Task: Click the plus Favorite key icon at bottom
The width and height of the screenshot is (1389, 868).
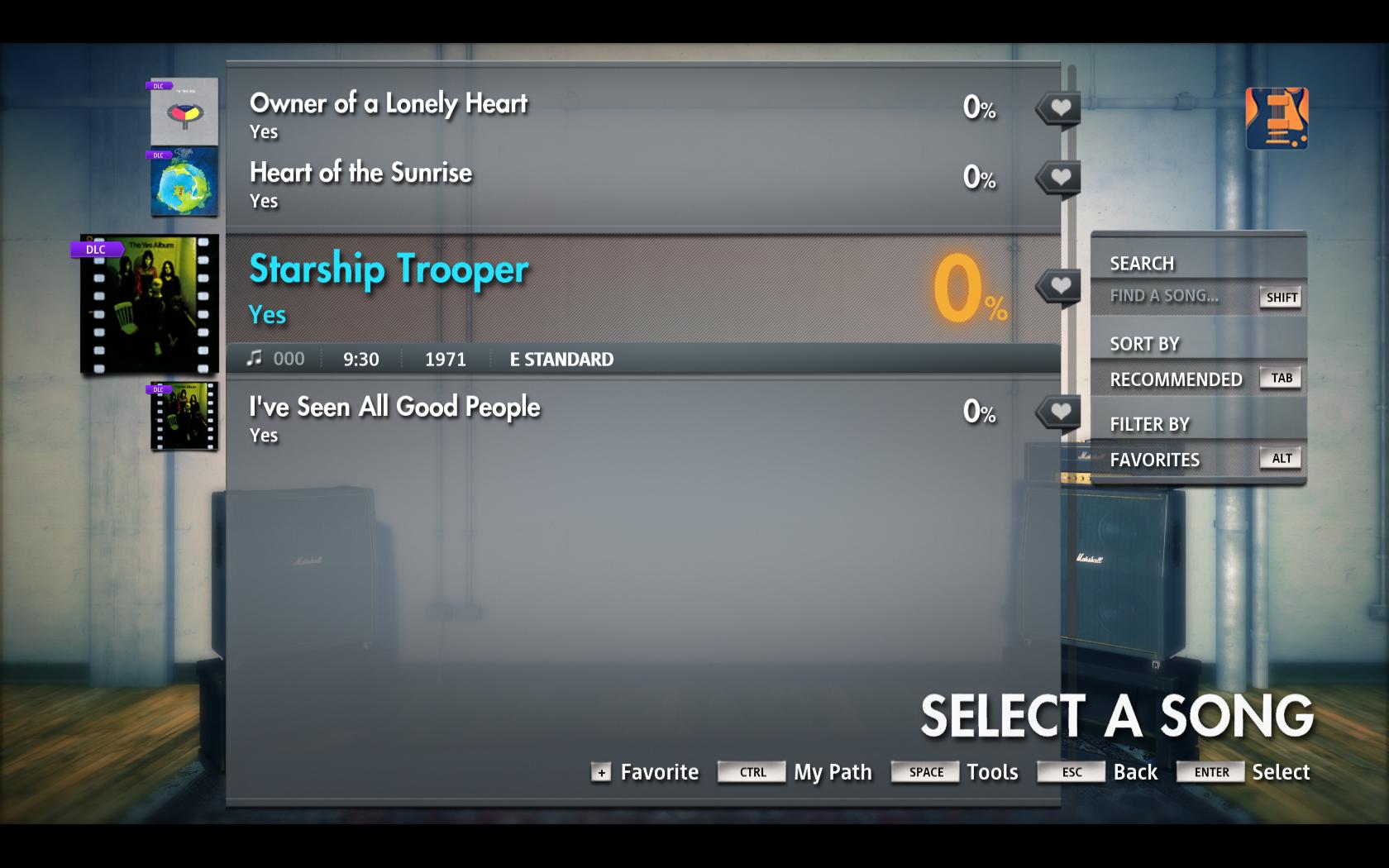Action: coord(600,773)
